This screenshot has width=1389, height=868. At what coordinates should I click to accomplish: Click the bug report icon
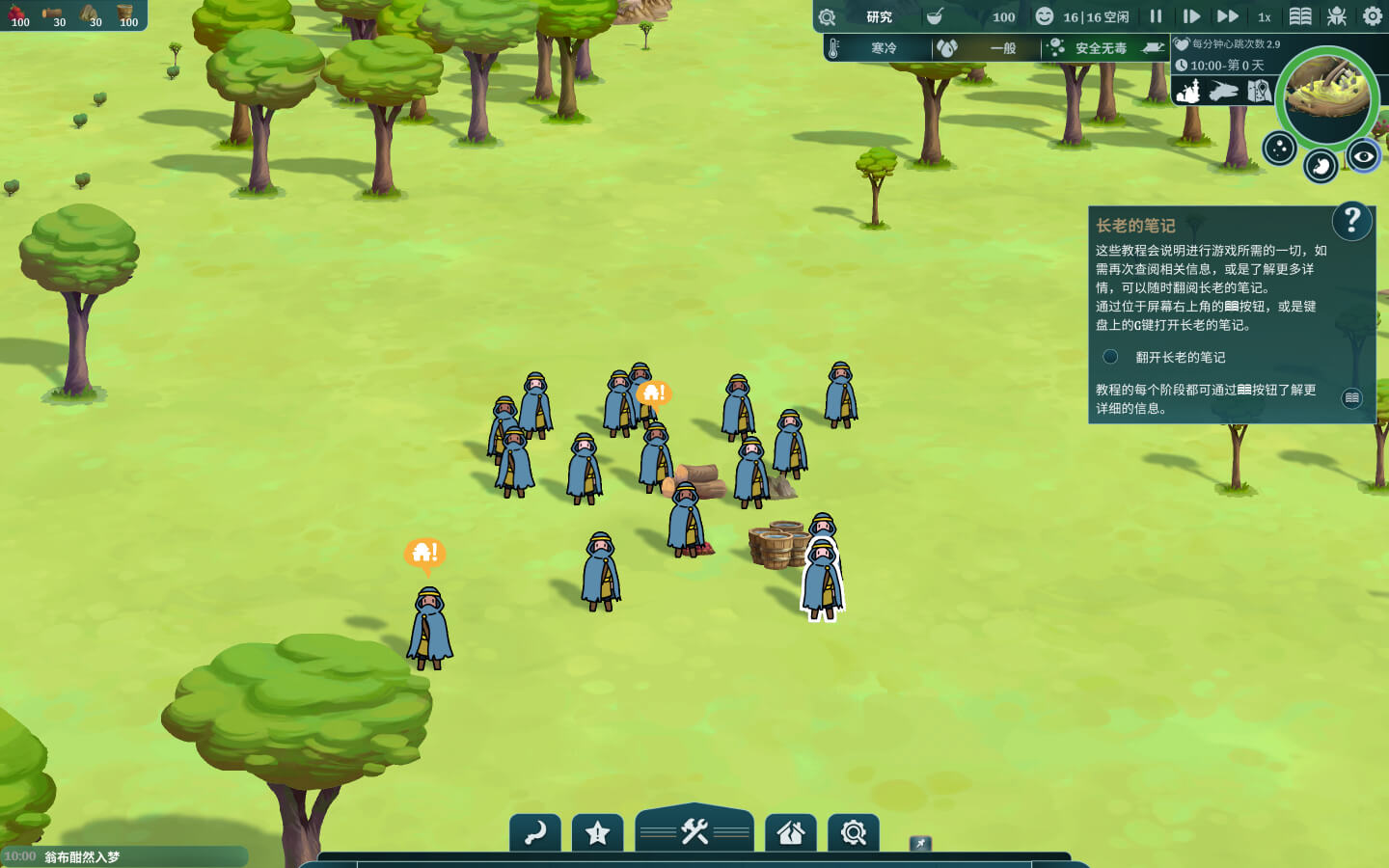pos(1337,16)
